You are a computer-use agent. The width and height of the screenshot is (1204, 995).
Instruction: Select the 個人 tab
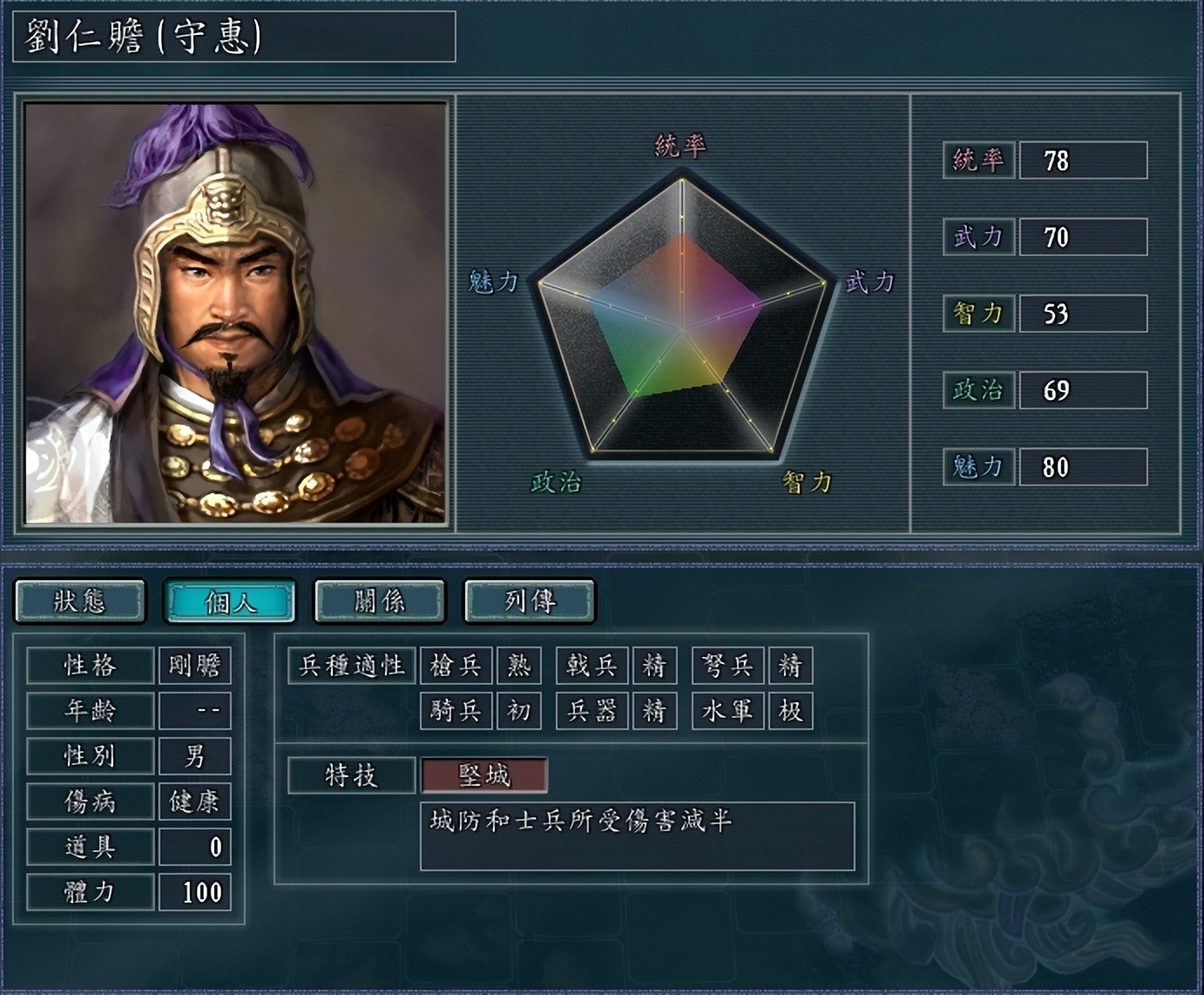(230, 601)
